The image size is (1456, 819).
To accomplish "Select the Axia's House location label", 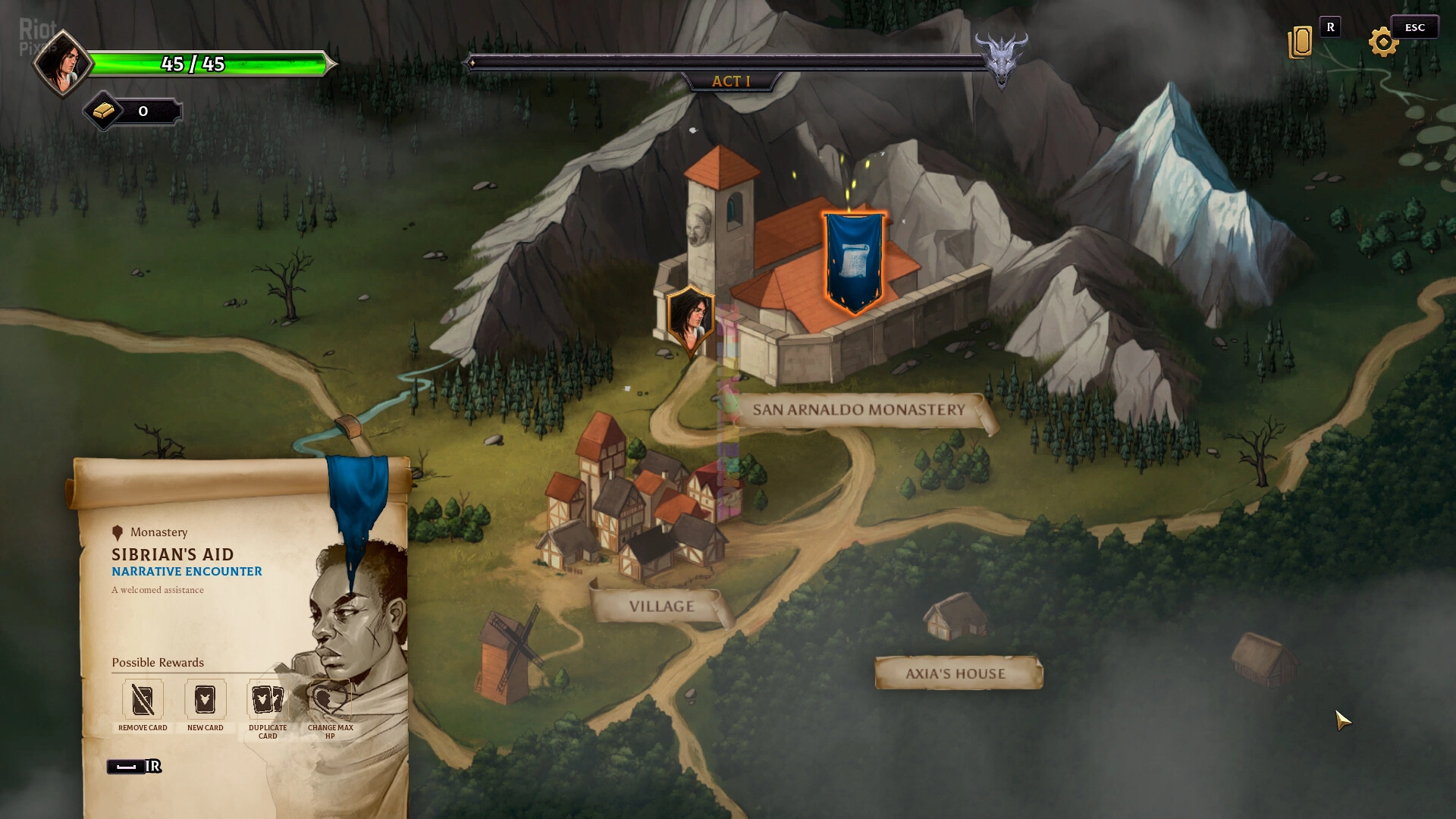I will [x=955, y=673].
